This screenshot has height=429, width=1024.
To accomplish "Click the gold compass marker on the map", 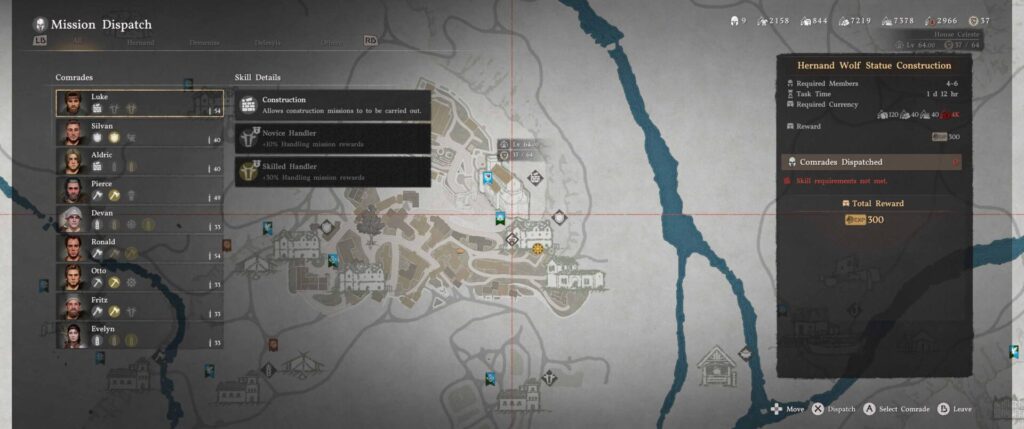I will pos(539,247).
